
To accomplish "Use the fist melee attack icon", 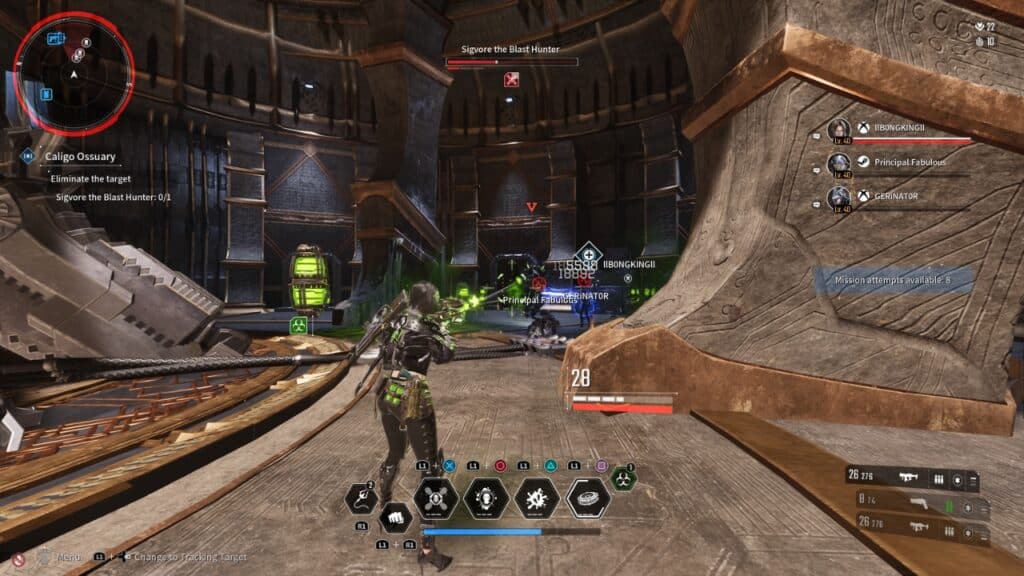I will pos(396,517).
